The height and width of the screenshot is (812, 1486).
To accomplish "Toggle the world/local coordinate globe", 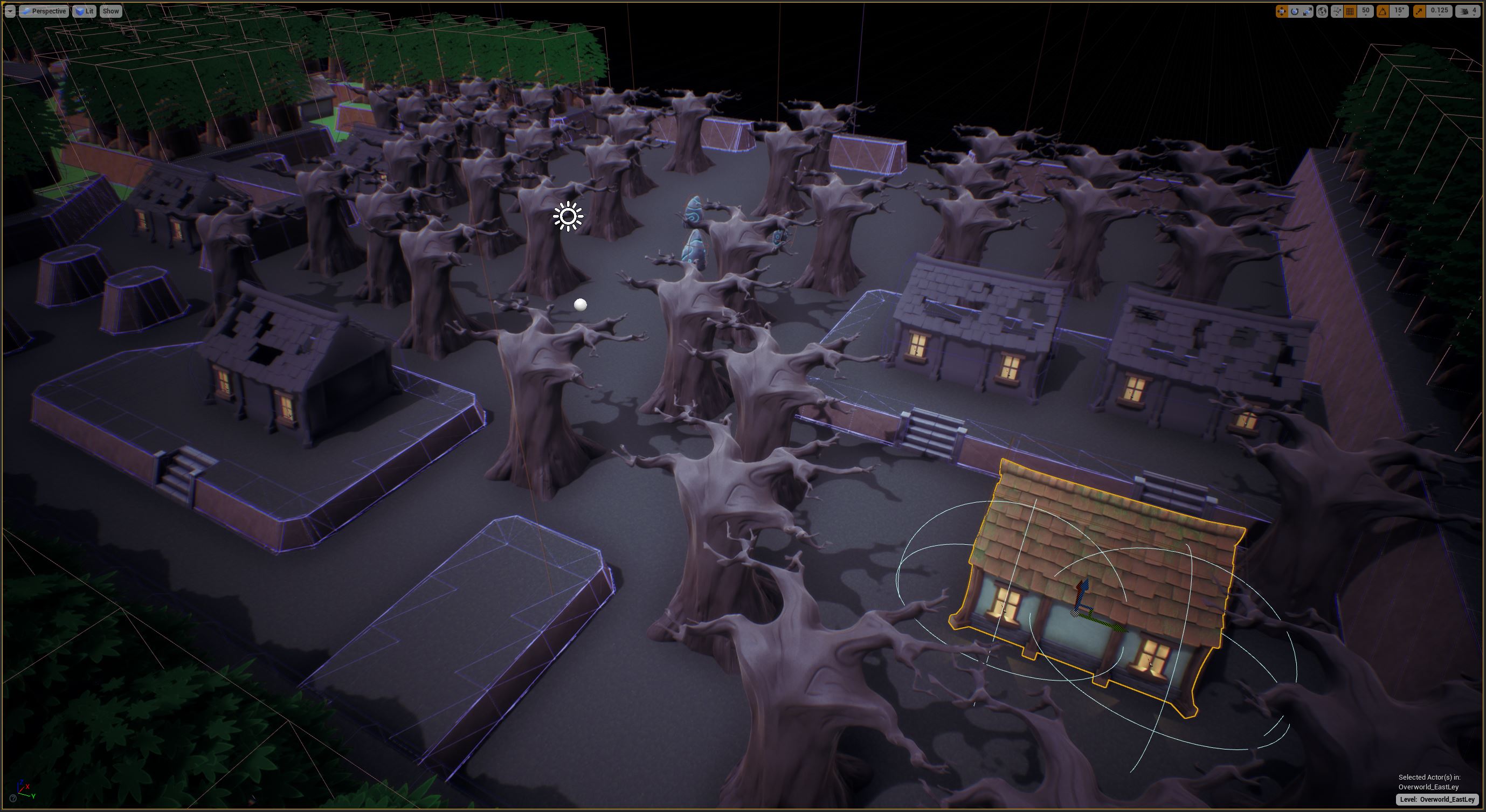I will click(1322, 11).
